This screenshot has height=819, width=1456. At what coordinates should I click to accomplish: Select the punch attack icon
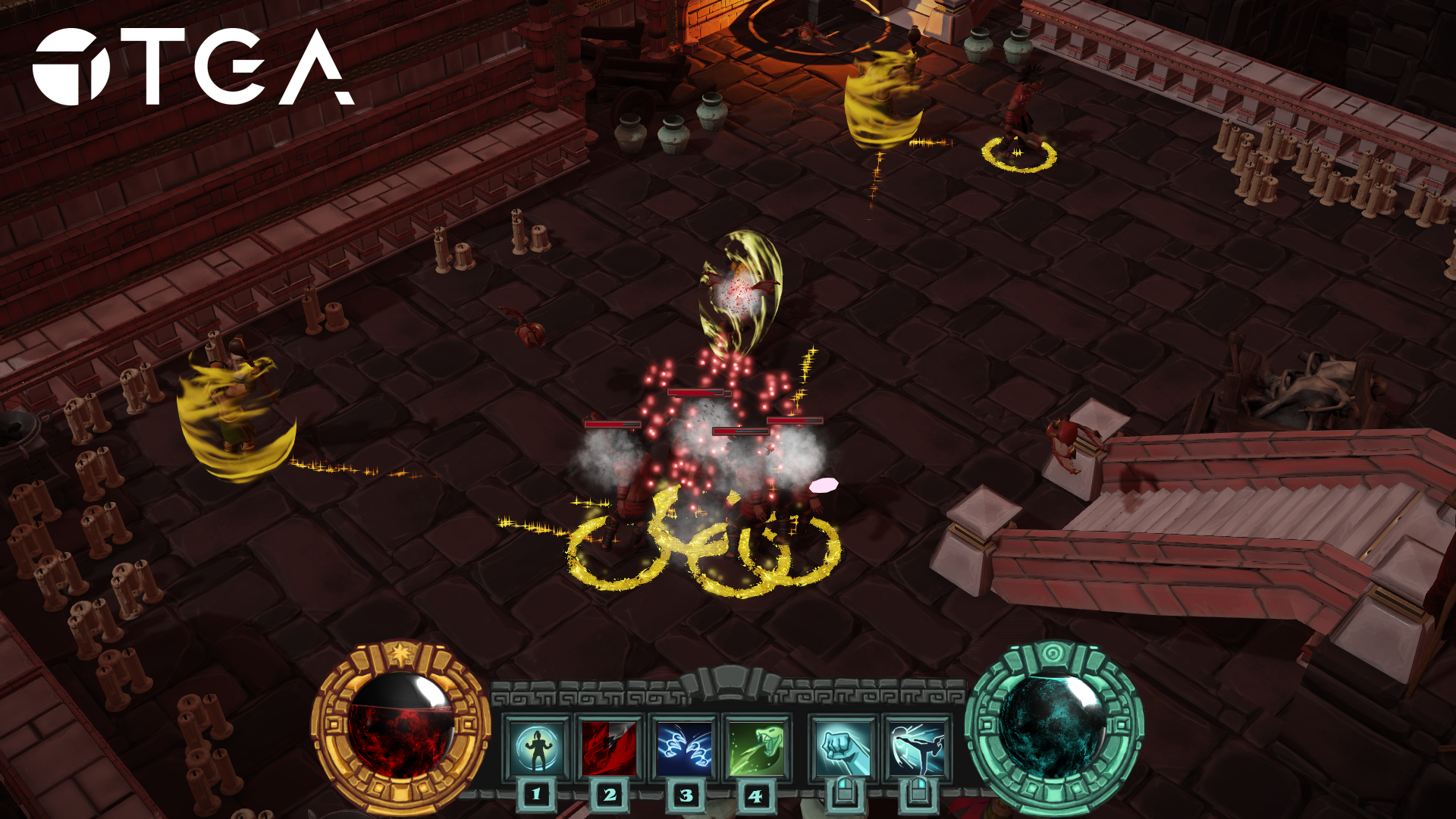(844, 748)
